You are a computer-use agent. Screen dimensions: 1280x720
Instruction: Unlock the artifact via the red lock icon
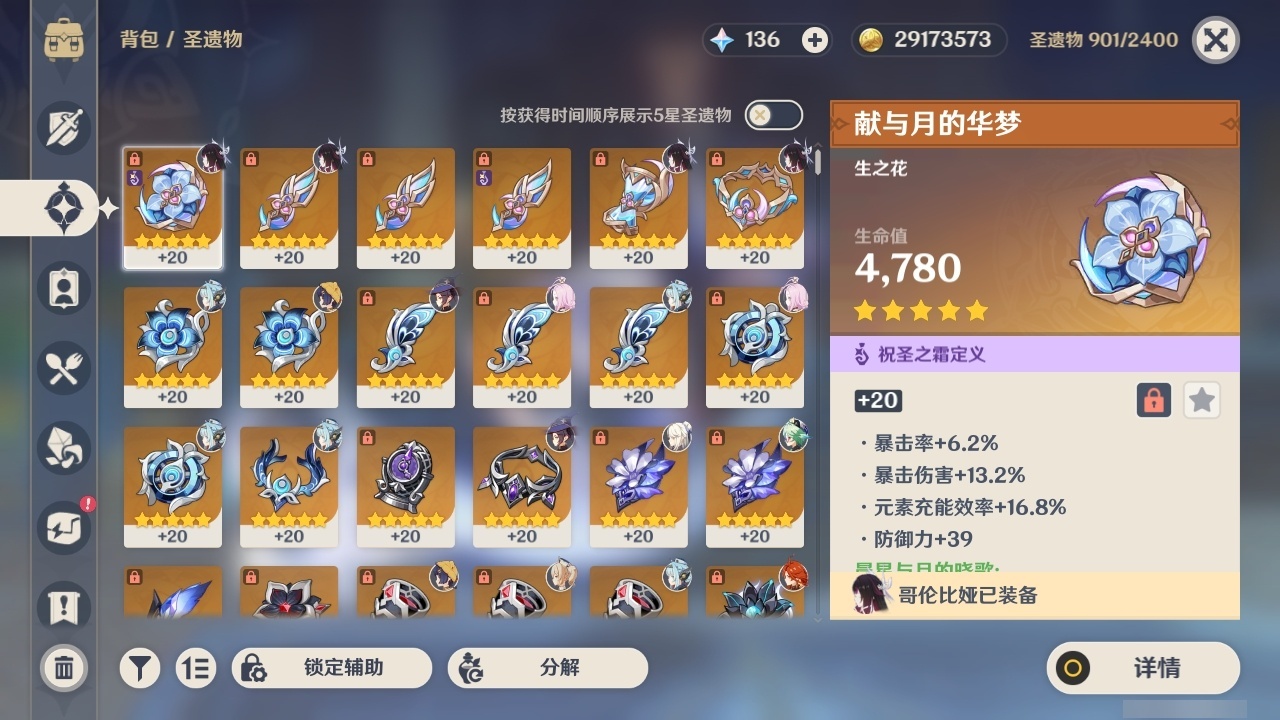1152,400
